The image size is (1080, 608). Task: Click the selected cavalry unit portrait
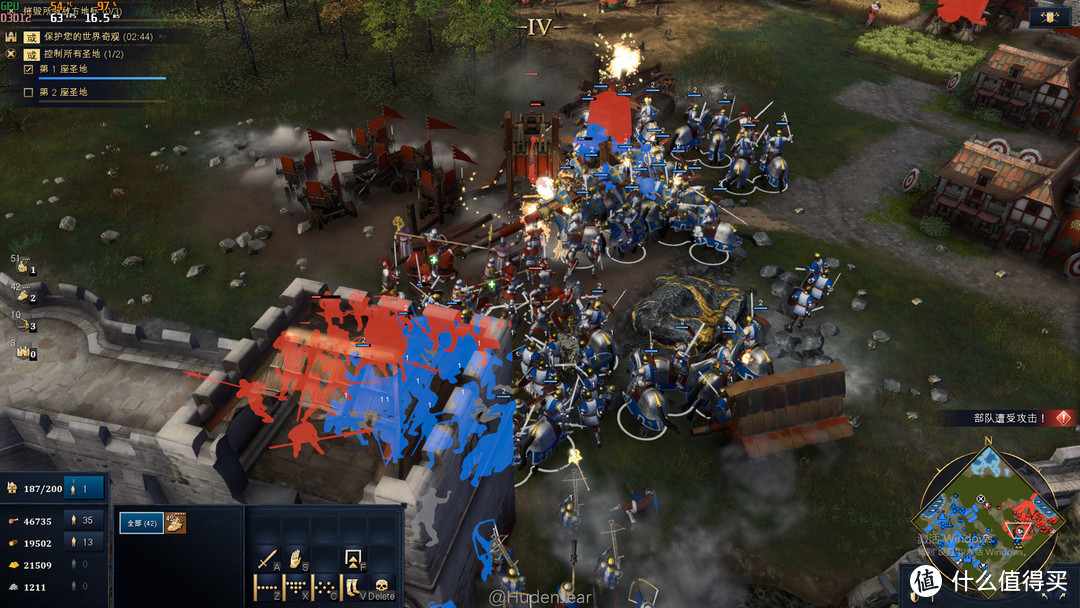[x=175, y=523]
